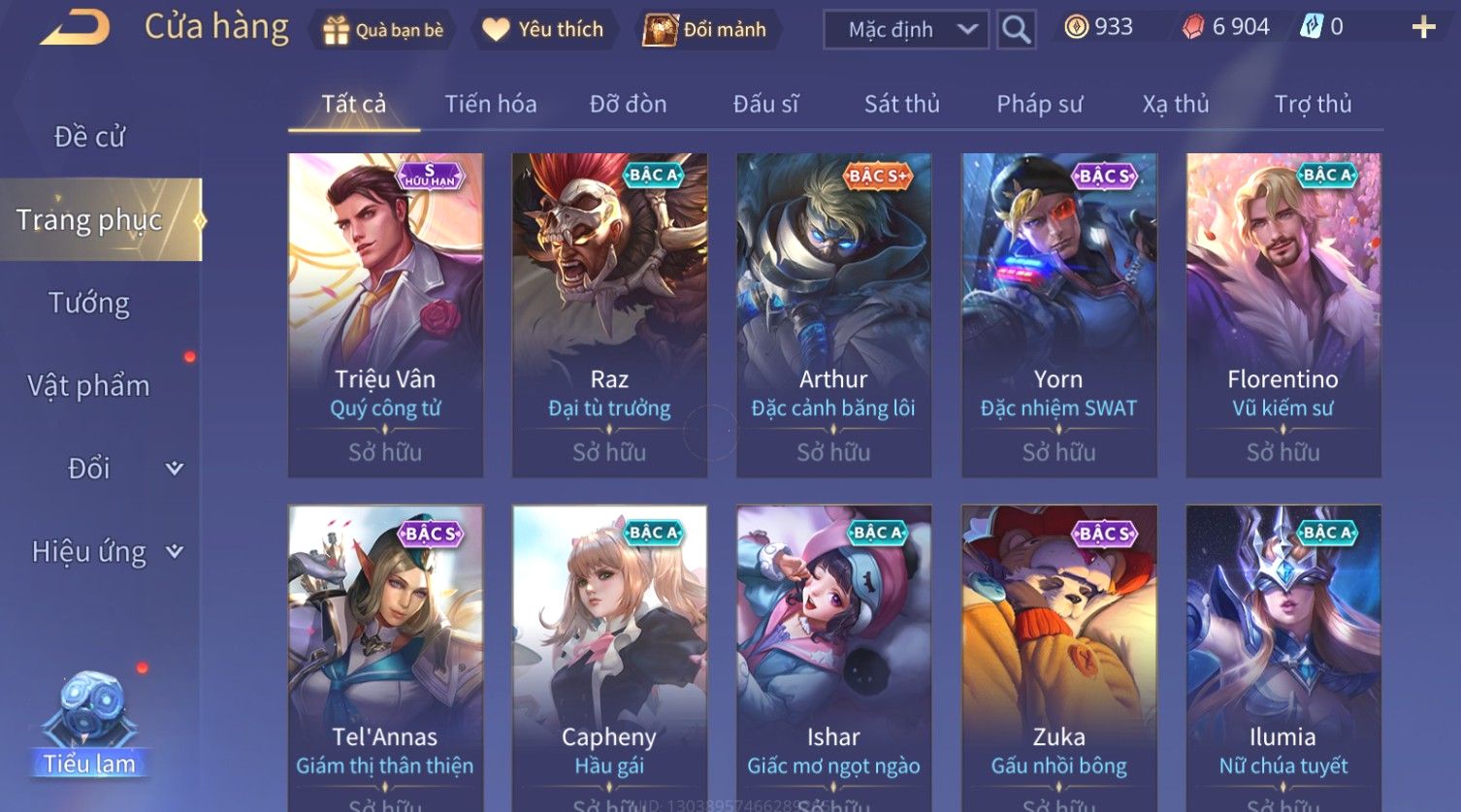Expand the Hiệu ứng sidebar menu
Screen dimensions: 1461x812
(105, 552)
